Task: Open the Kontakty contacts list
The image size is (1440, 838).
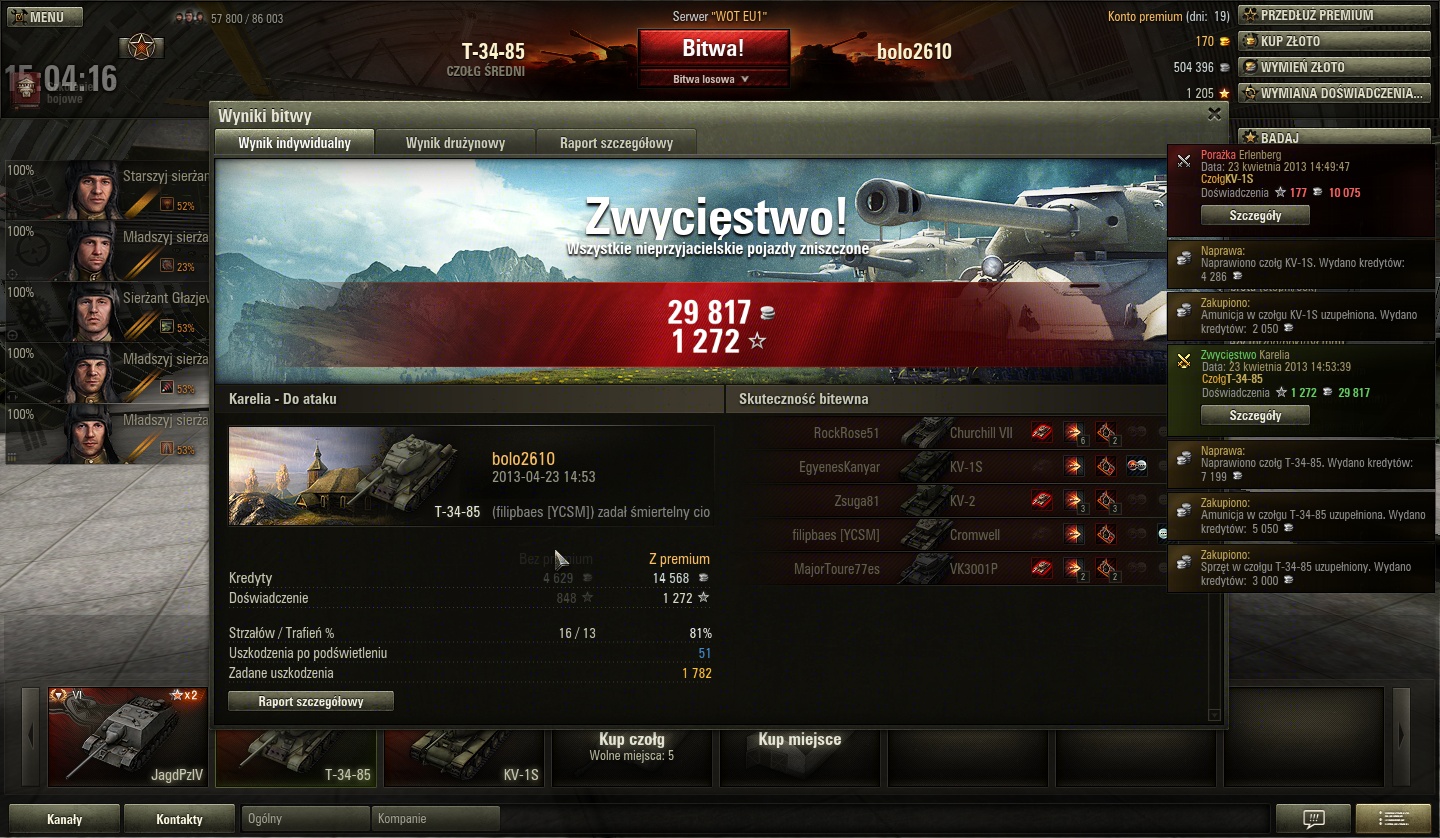Action: click(x=180, y=819)
